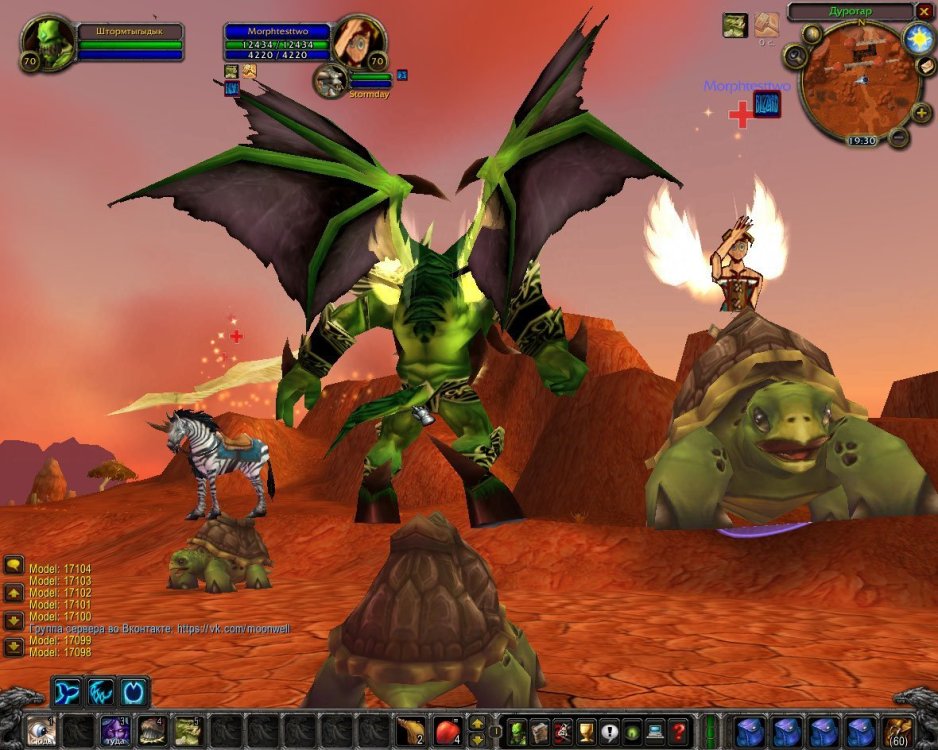Click the green buff icon beside the minimap
Viewport: 938px width, 750px height.
pyautogui.click(x=735, y=25)
